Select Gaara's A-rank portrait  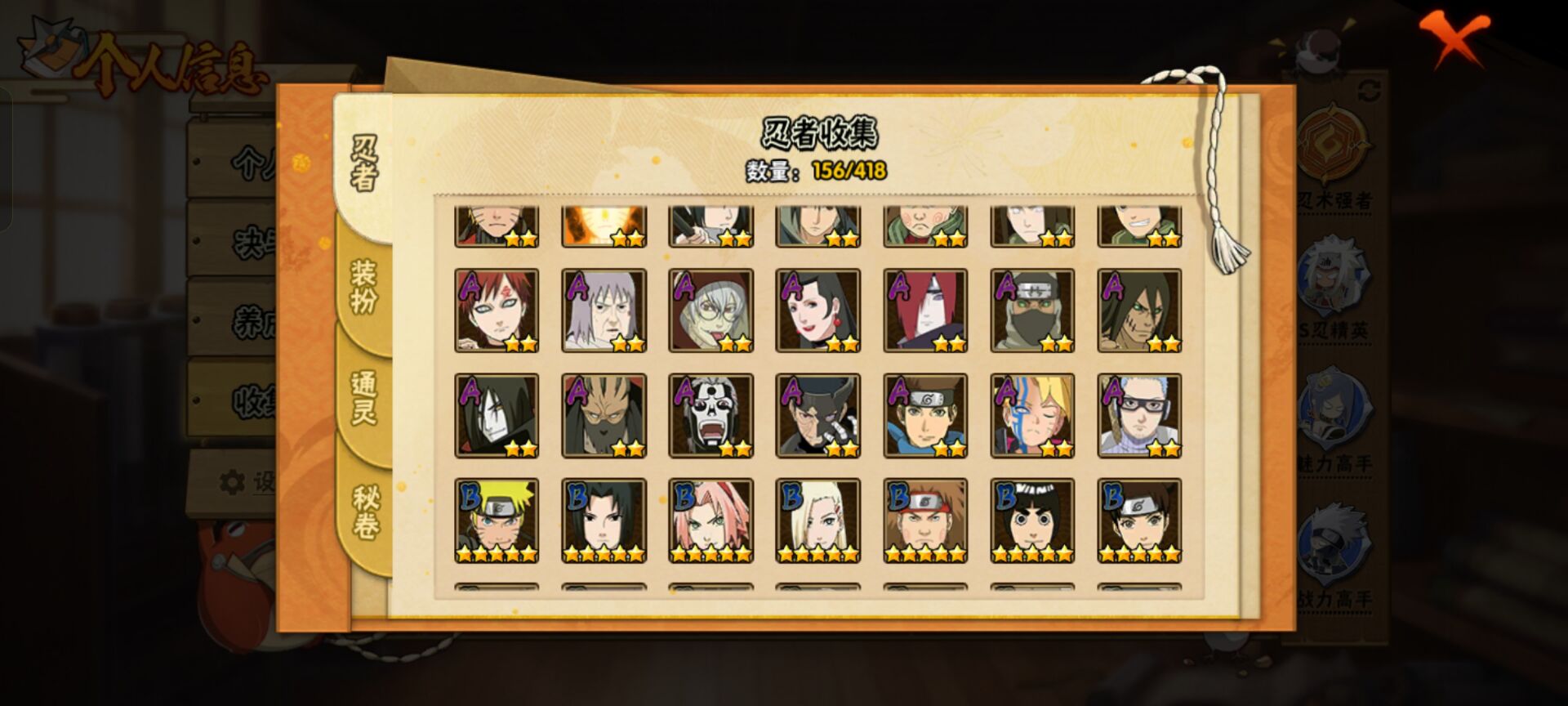point(497,309)
